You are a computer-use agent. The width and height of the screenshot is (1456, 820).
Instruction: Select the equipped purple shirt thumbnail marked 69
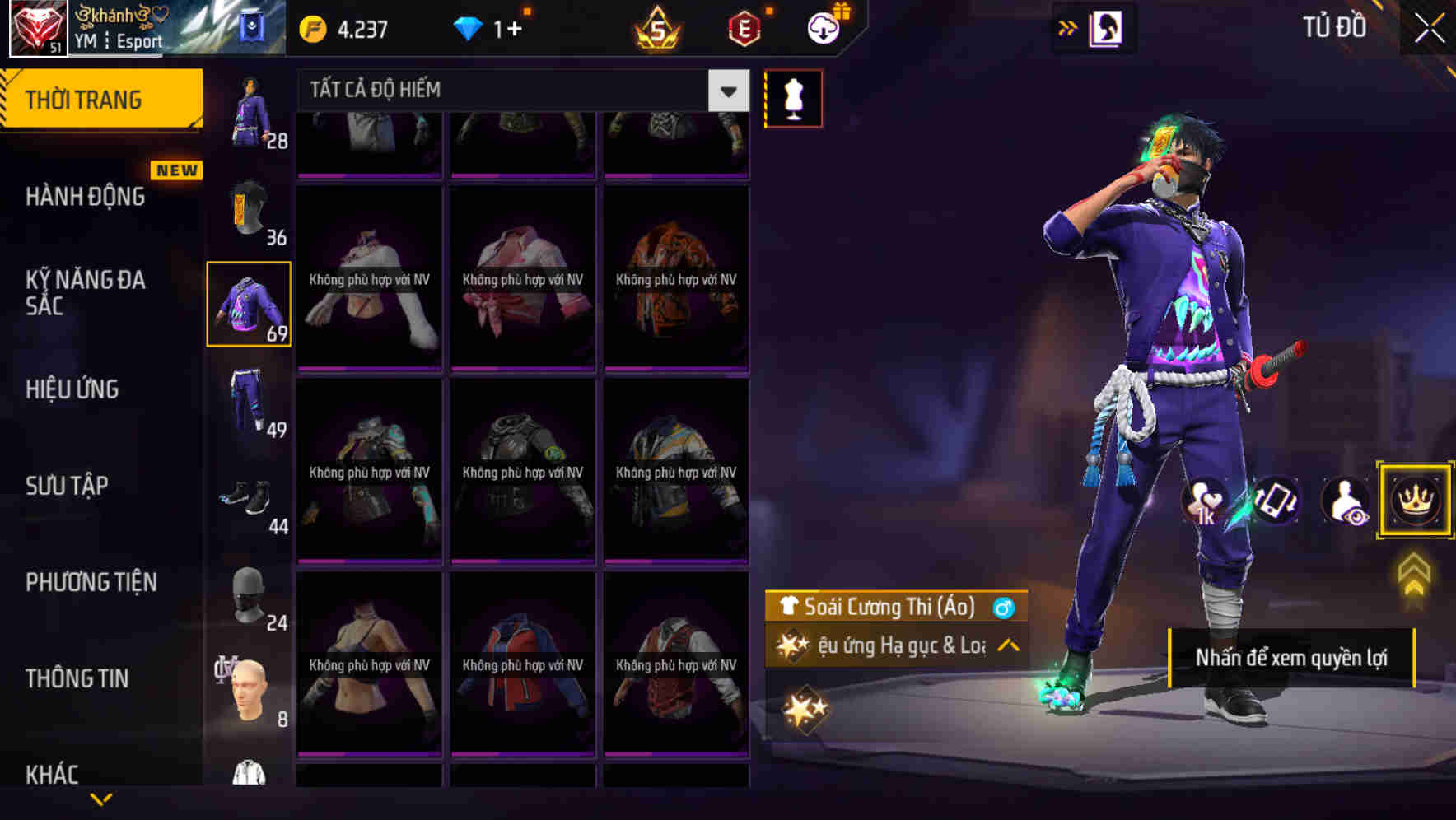tap(249, 303)
